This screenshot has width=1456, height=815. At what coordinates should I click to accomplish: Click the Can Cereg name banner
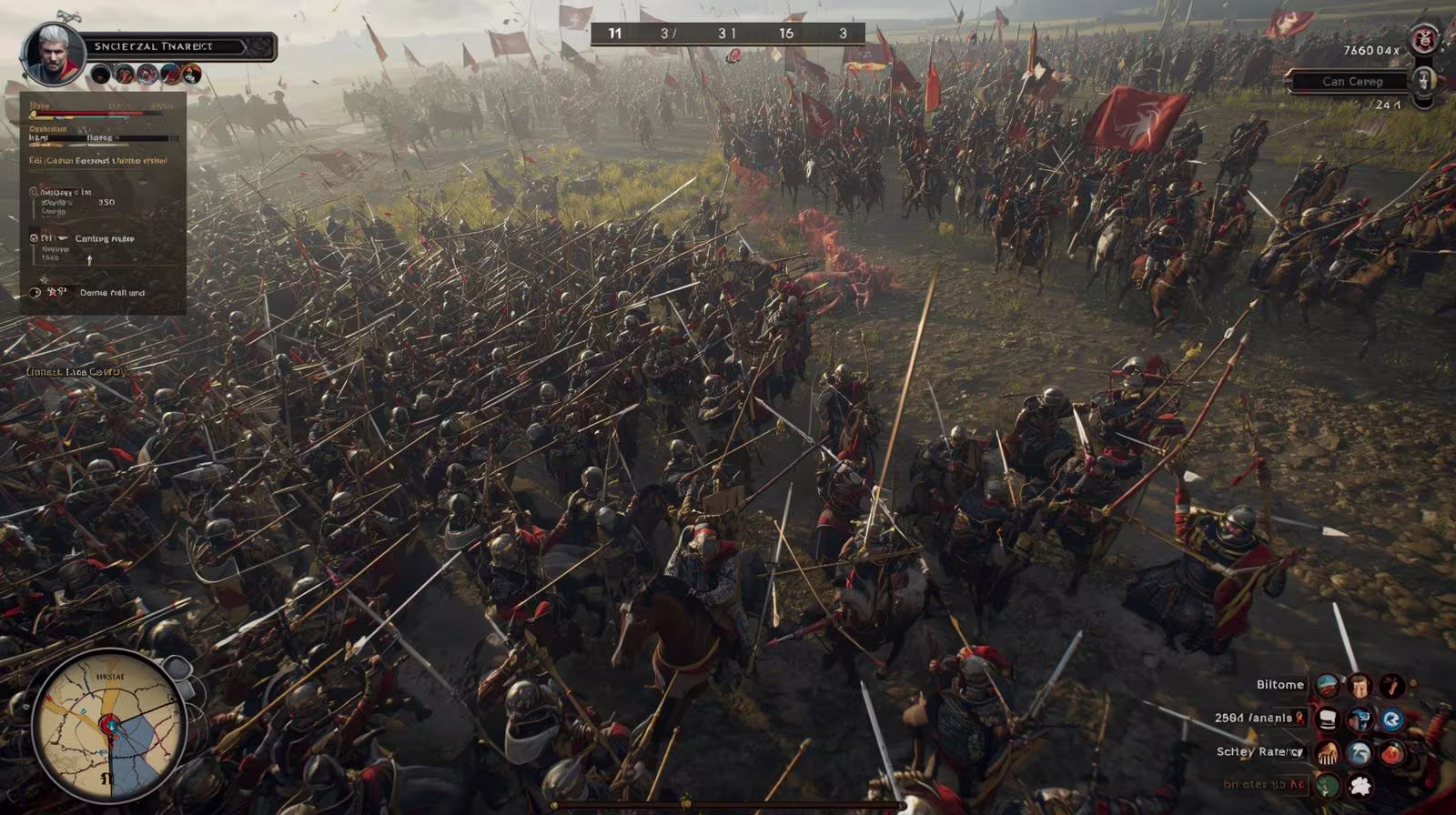(x=1354, y=81)
